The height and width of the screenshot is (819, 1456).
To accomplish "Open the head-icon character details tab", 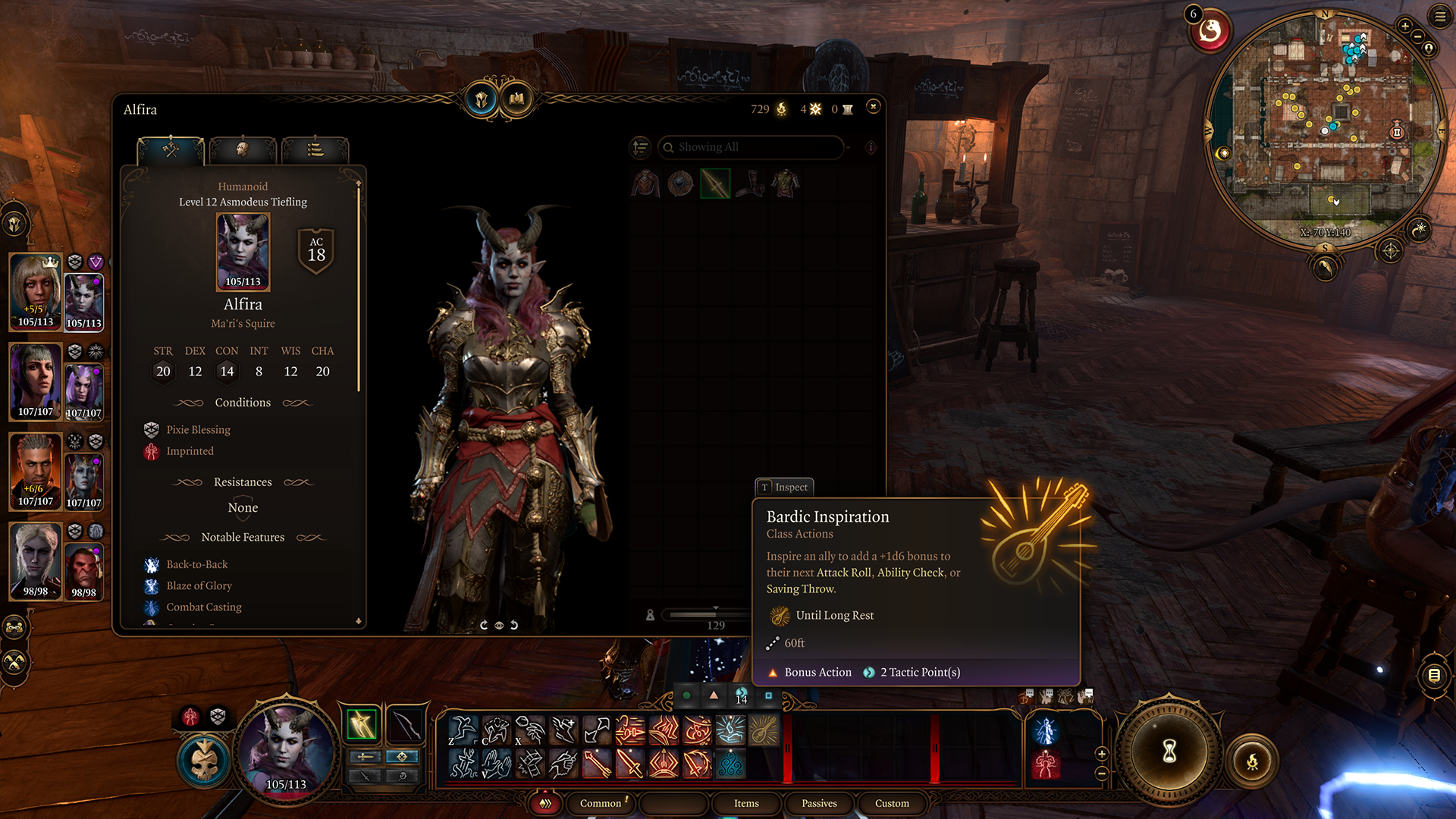I will pyautogui.click(x=243, y=149).
